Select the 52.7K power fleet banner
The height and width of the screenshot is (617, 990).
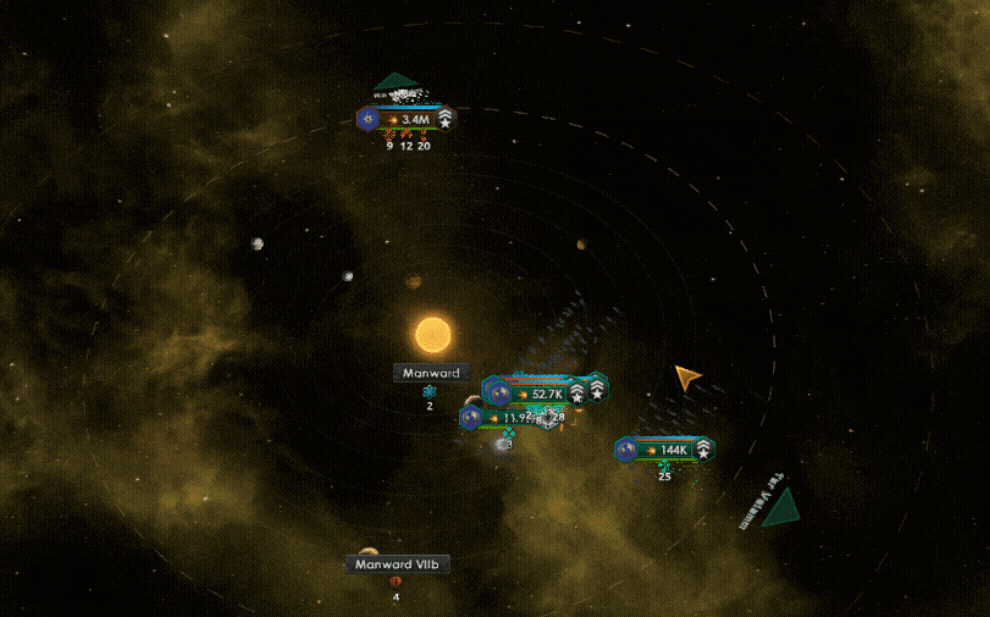point(542,394)
